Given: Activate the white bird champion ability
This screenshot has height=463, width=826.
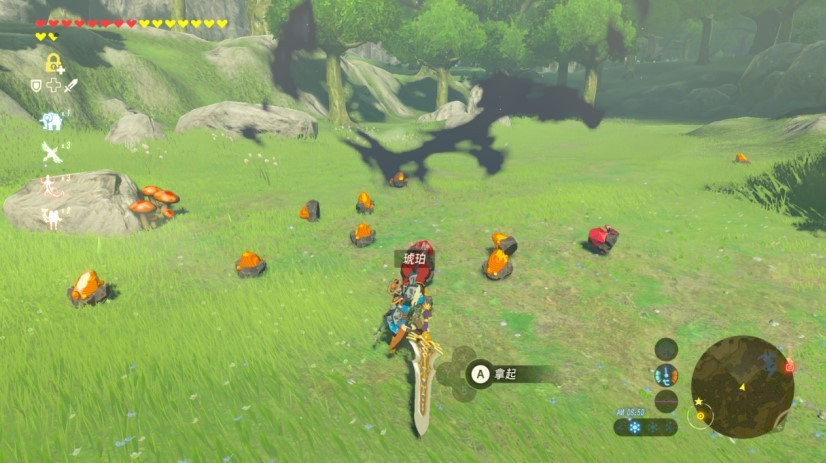Looking at the screenshot, I should (51, 152).
